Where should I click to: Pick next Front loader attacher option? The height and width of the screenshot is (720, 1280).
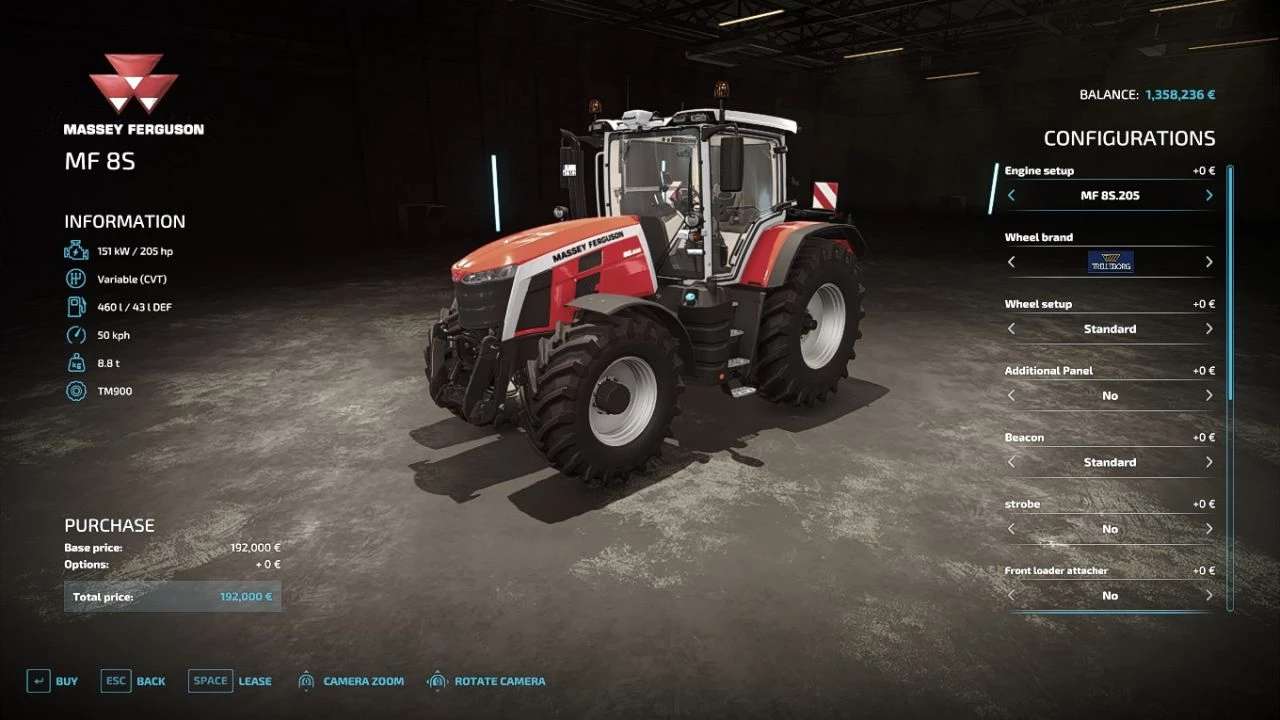pos(1209,595)
